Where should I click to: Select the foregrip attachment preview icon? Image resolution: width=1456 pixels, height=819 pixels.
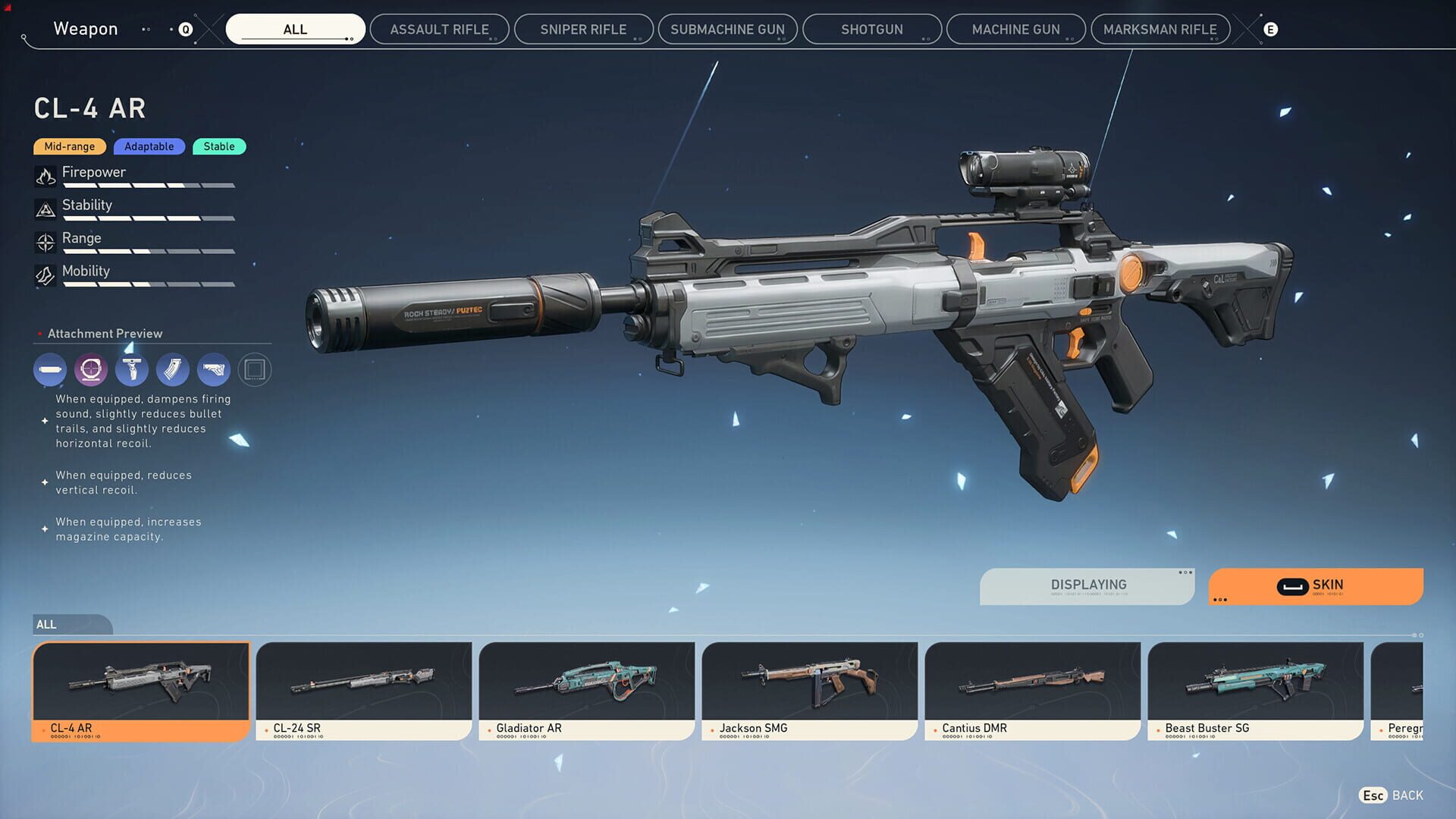click(x=132, y=369)
